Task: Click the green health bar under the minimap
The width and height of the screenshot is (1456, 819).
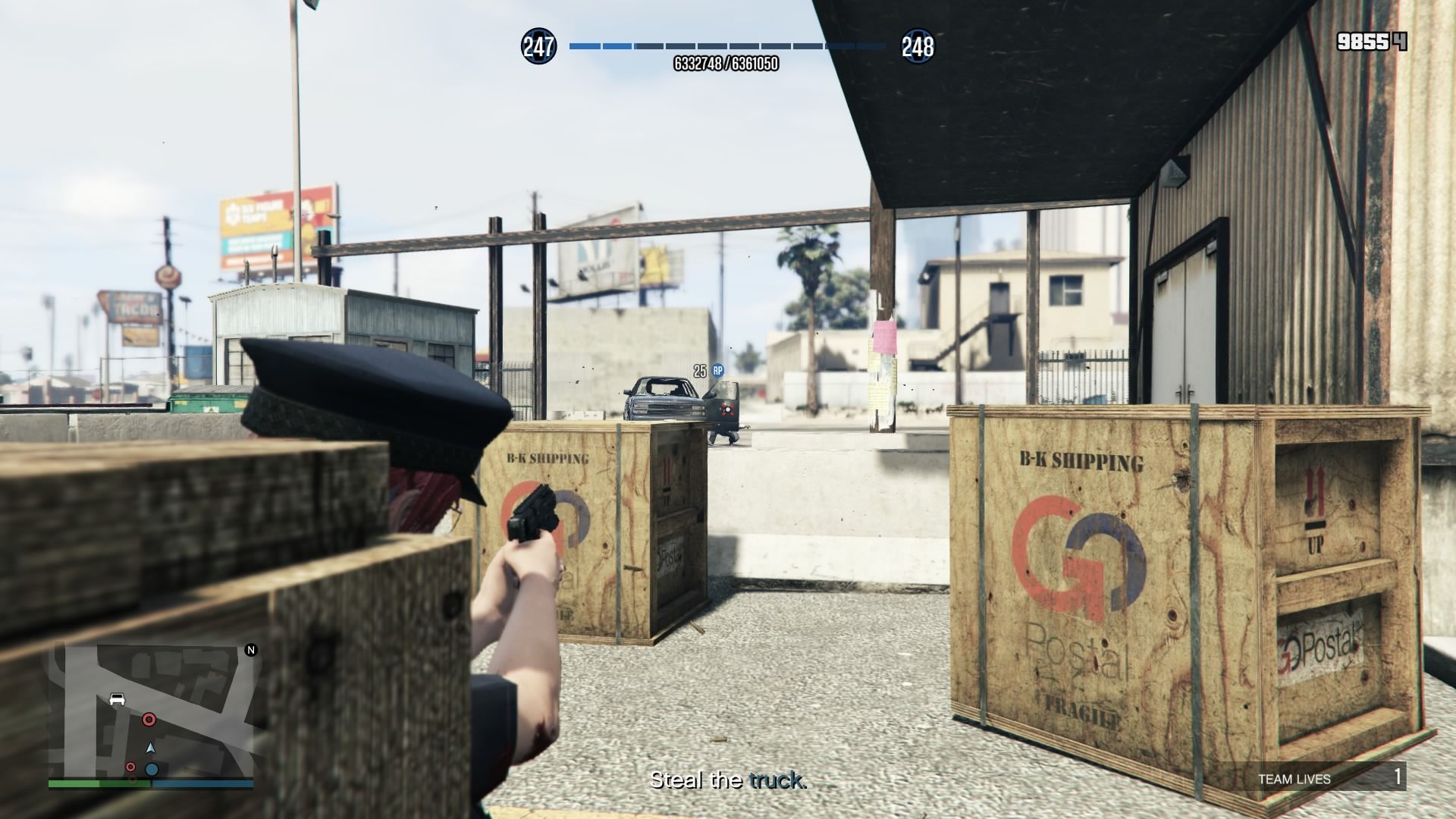Action: pos(99,783)
